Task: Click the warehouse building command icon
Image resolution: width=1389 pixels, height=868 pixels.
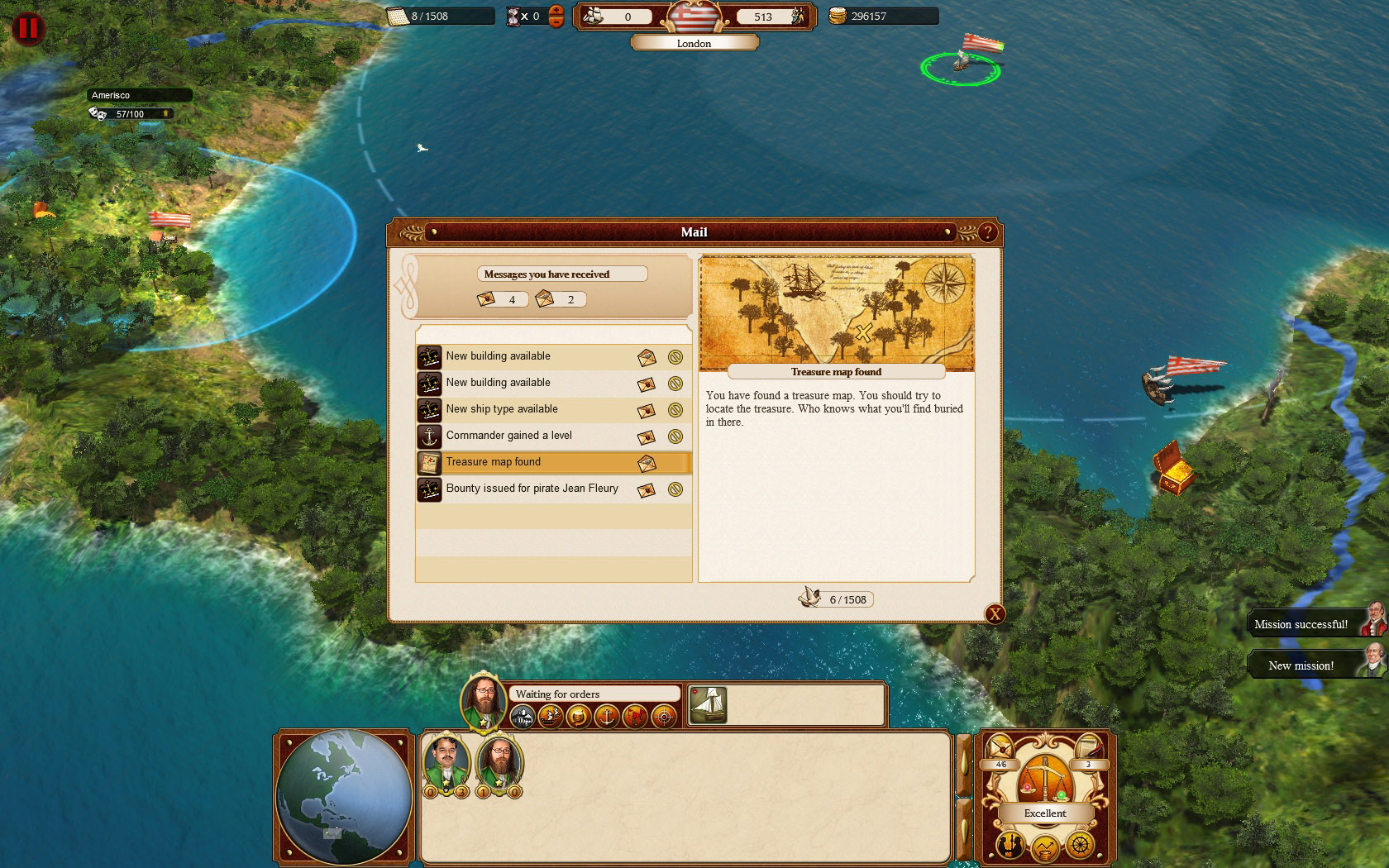Action: click(x=522, y=716)
